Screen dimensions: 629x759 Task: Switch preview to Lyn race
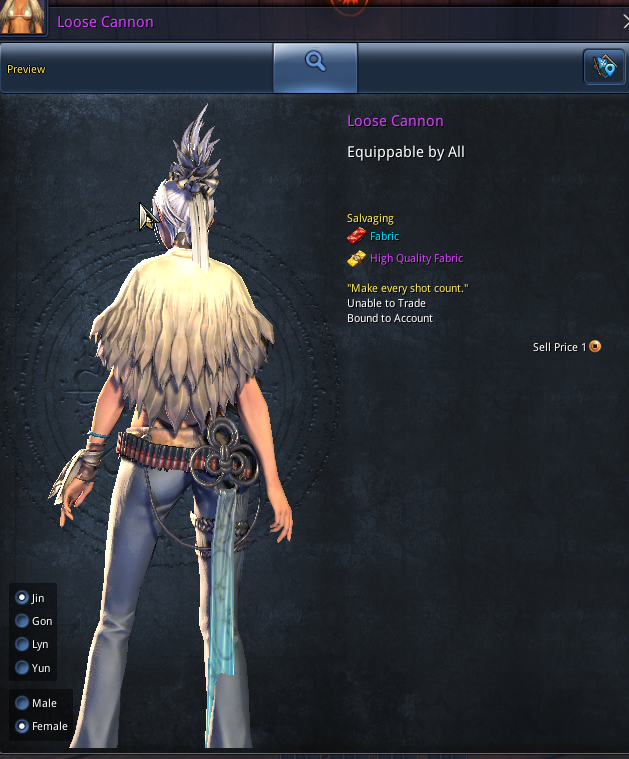(22, 645)
